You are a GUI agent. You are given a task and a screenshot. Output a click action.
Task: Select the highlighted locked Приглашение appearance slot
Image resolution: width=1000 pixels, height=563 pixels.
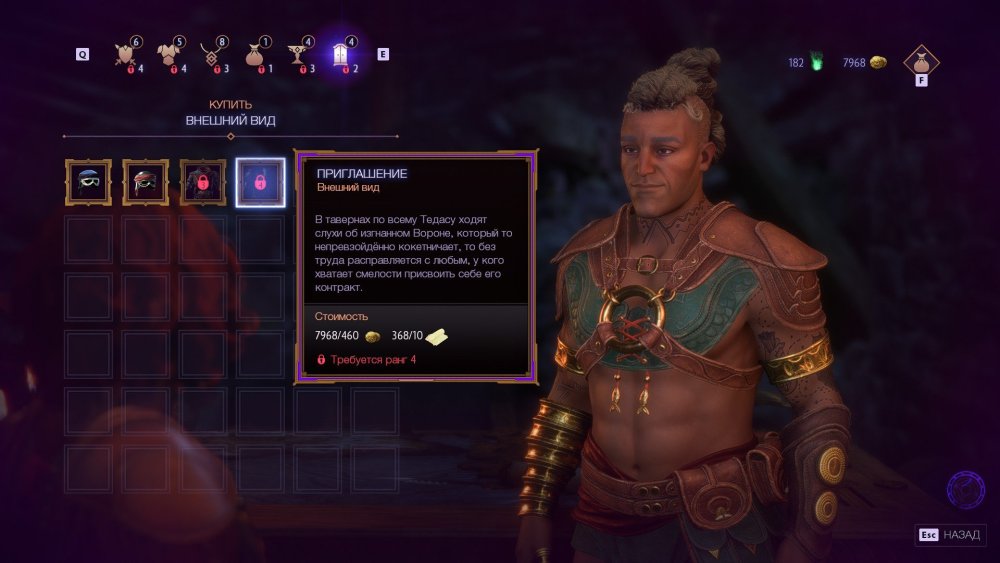coord(260,183)
